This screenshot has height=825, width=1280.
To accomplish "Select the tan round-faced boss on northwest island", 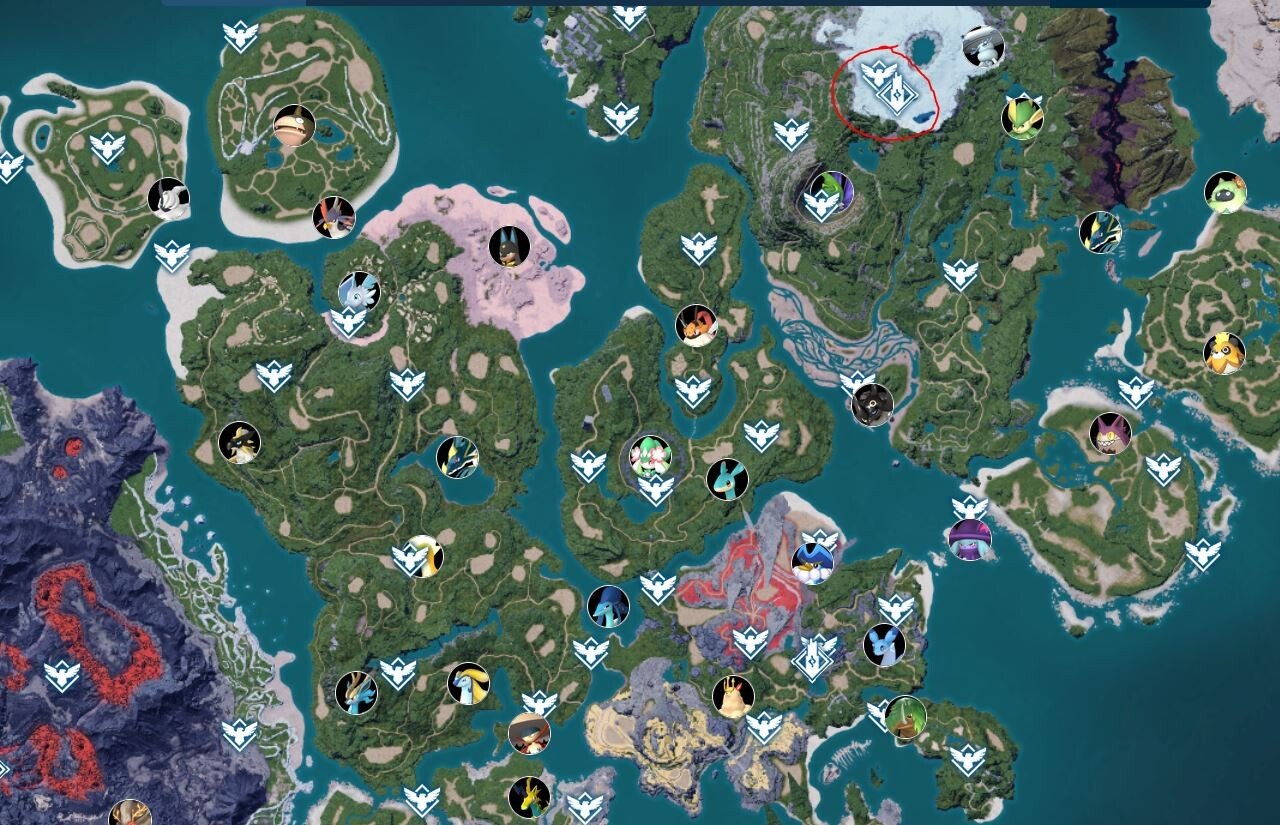I will 294,126.
